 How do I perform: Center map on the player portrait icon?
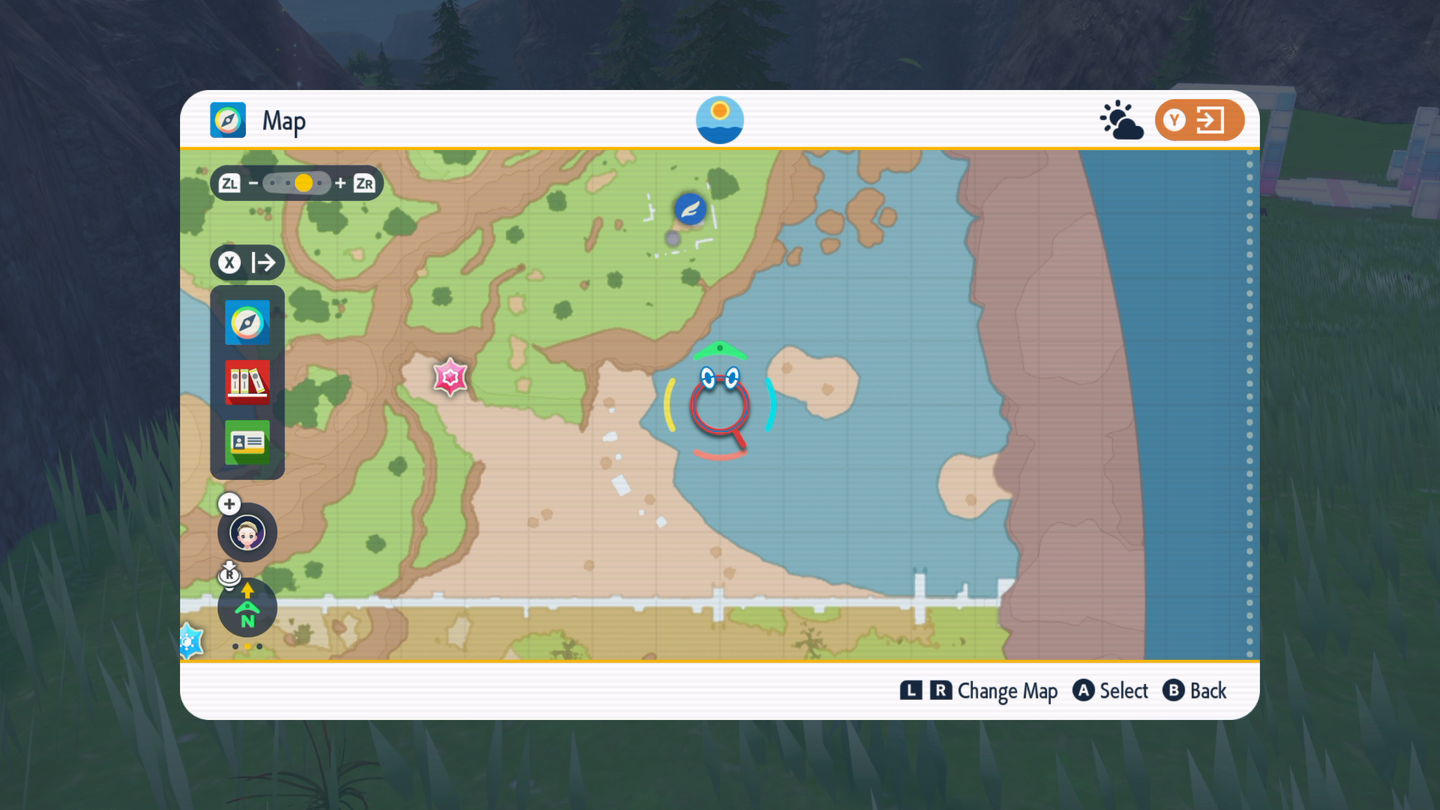pyautogui.click(x=247, y=533)
